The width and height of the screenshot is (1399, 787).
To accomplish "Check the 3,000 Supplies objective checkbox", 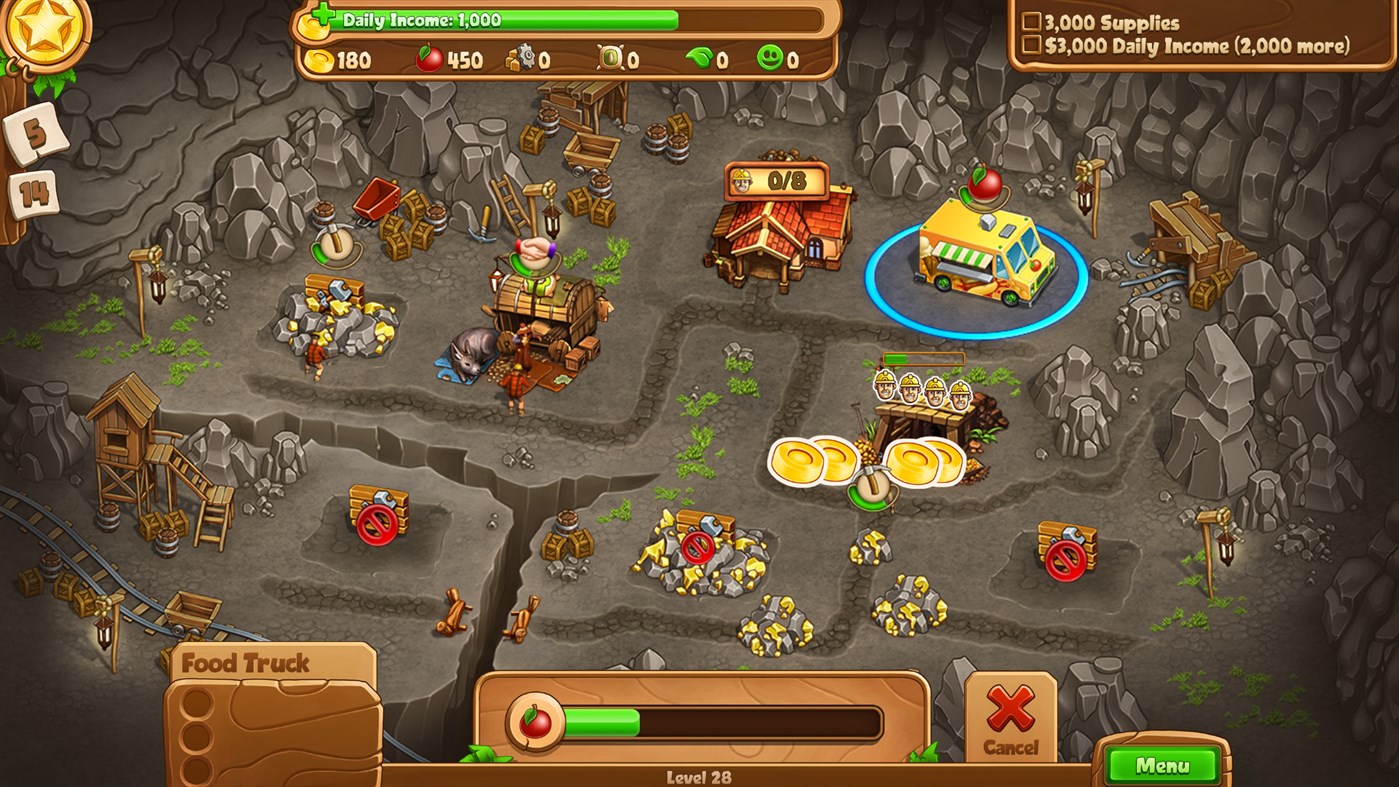I will (1032, 20).
